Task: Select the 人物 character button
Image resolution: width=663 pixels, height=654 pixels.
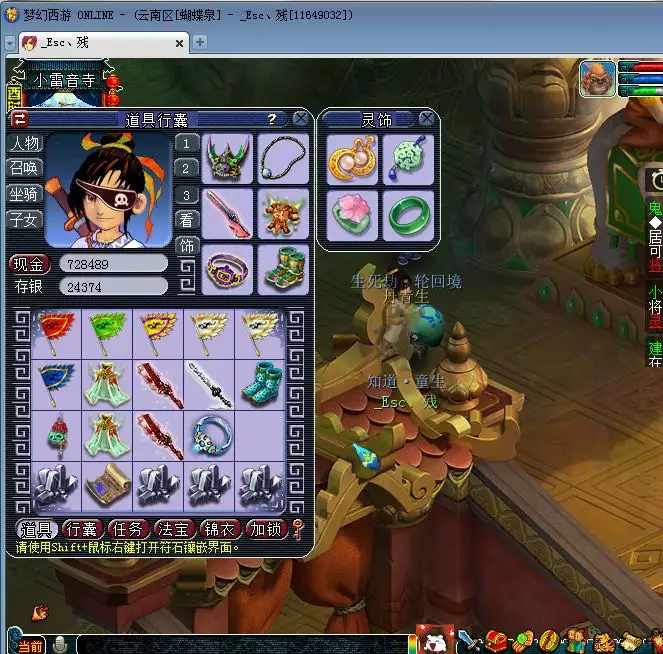Action: (x=25, y=143)
